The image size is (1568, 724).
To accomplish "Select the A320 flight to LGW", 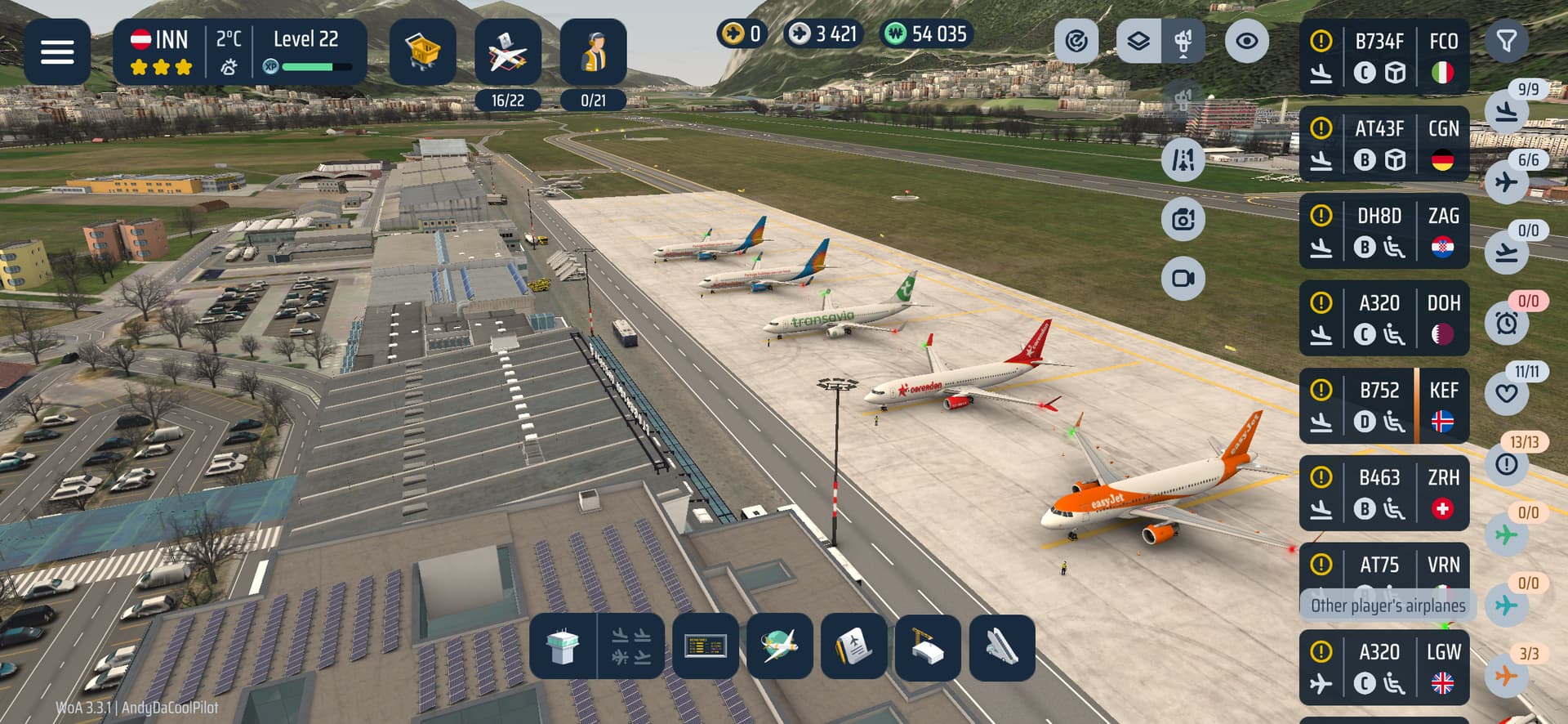I will coord(1383,668).
